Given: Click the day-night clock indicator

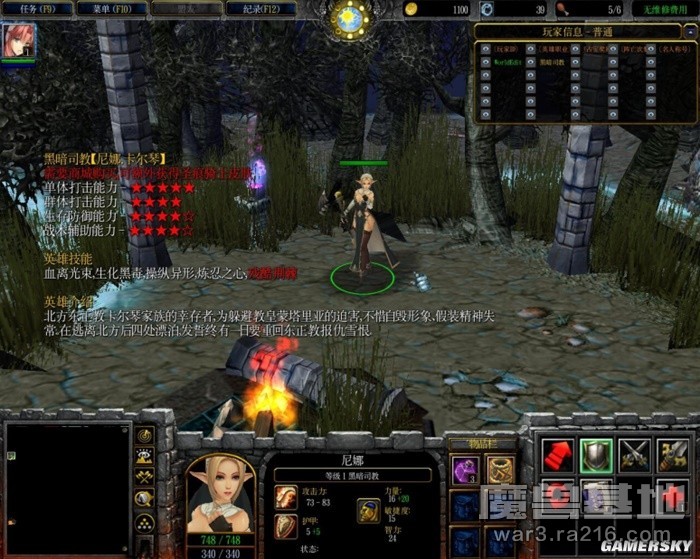Looking at the screenshot, I should click(351, 20).
